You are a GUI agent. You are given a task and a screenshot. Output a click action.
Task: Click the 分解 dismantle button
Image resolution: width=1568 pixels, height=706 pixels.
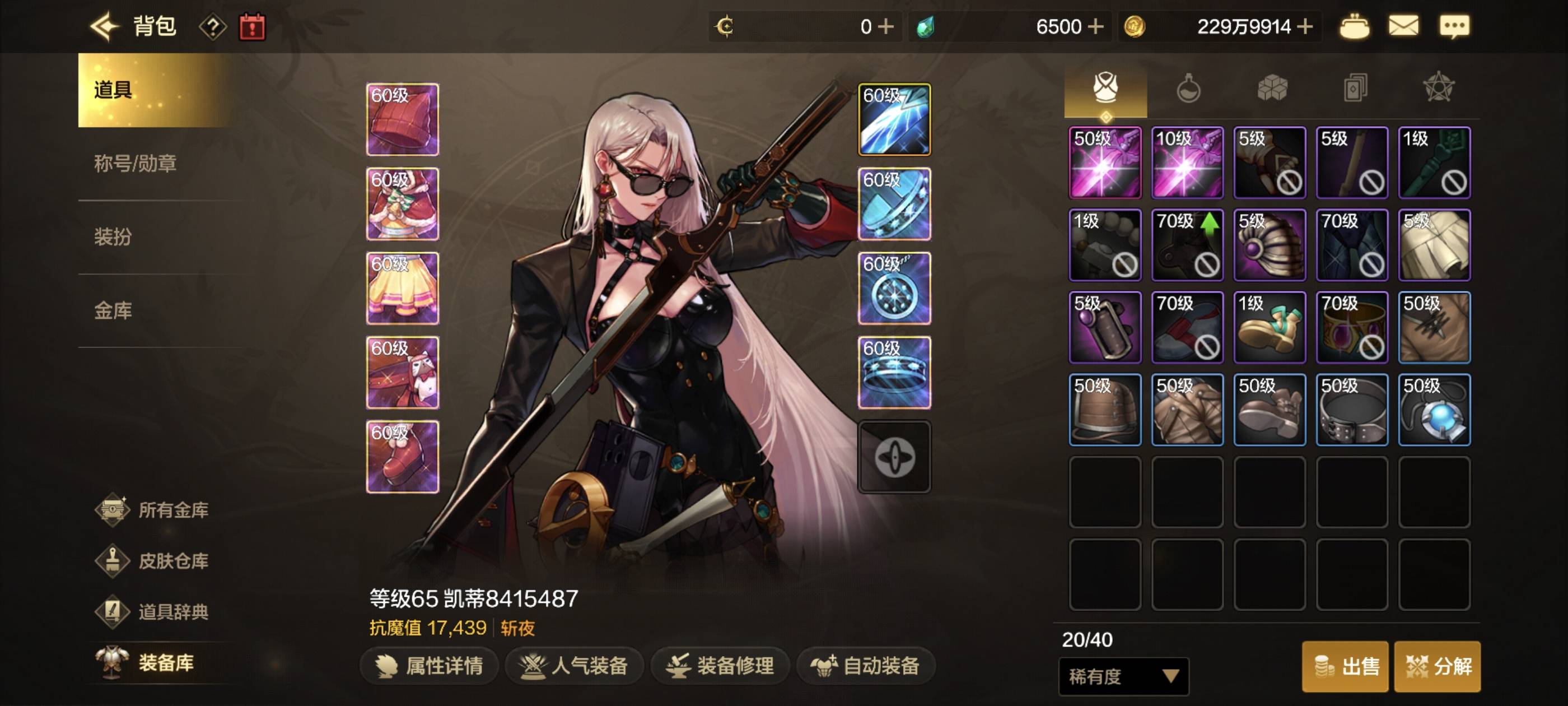click(x=1437, y=666)
